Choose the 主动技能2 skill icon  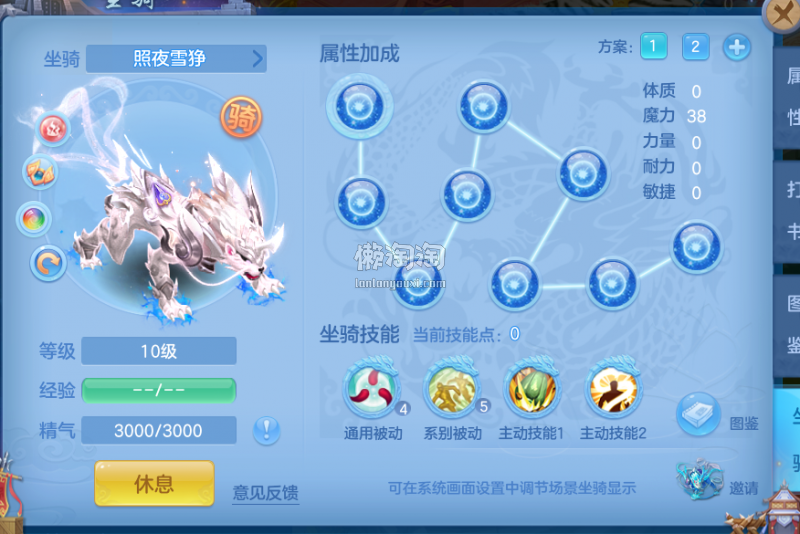pos(613,391)
